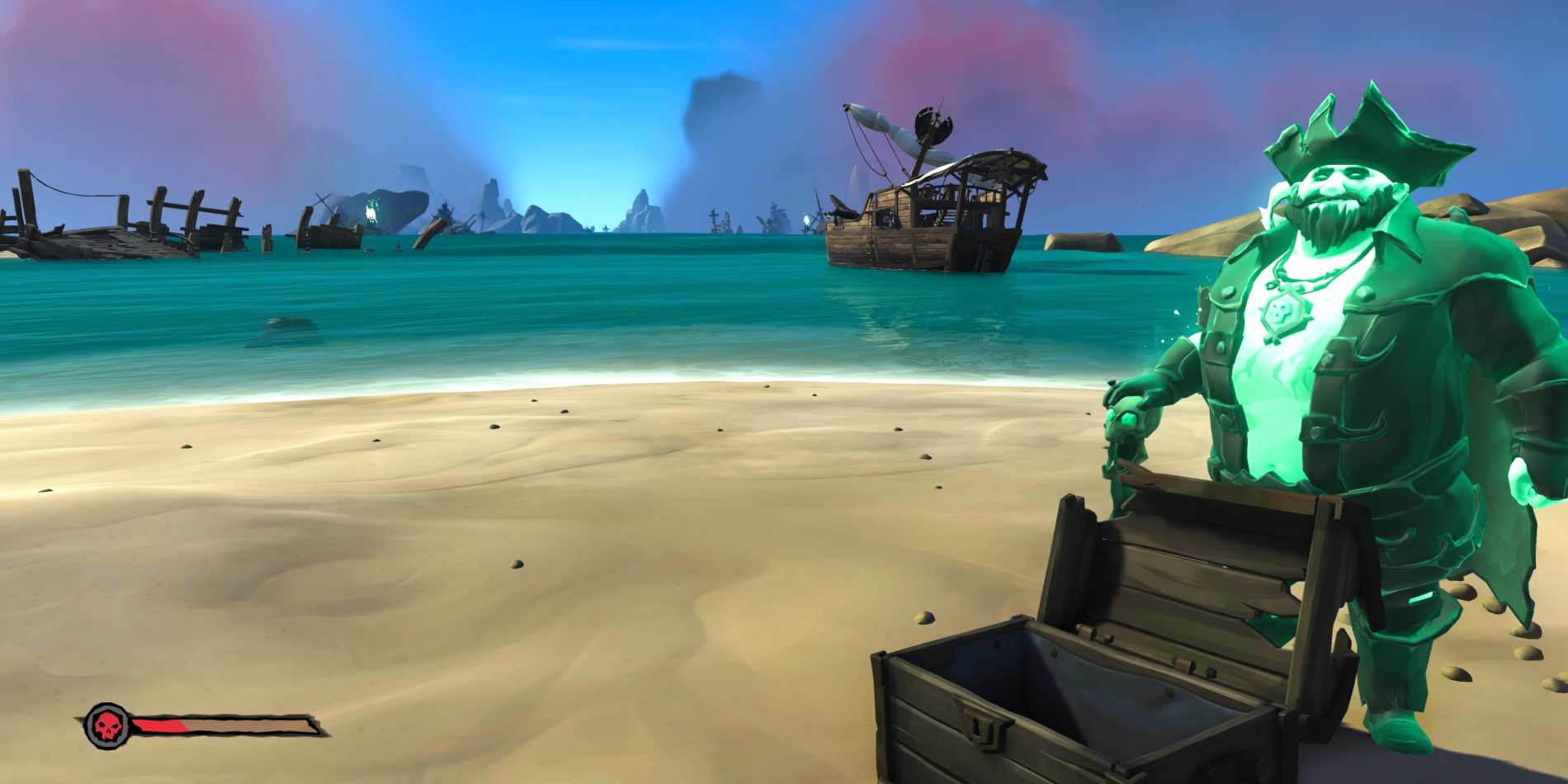Click the red skull health icon
The width and height of the screenshot is (1568, 784).
[x=106, y=722]
